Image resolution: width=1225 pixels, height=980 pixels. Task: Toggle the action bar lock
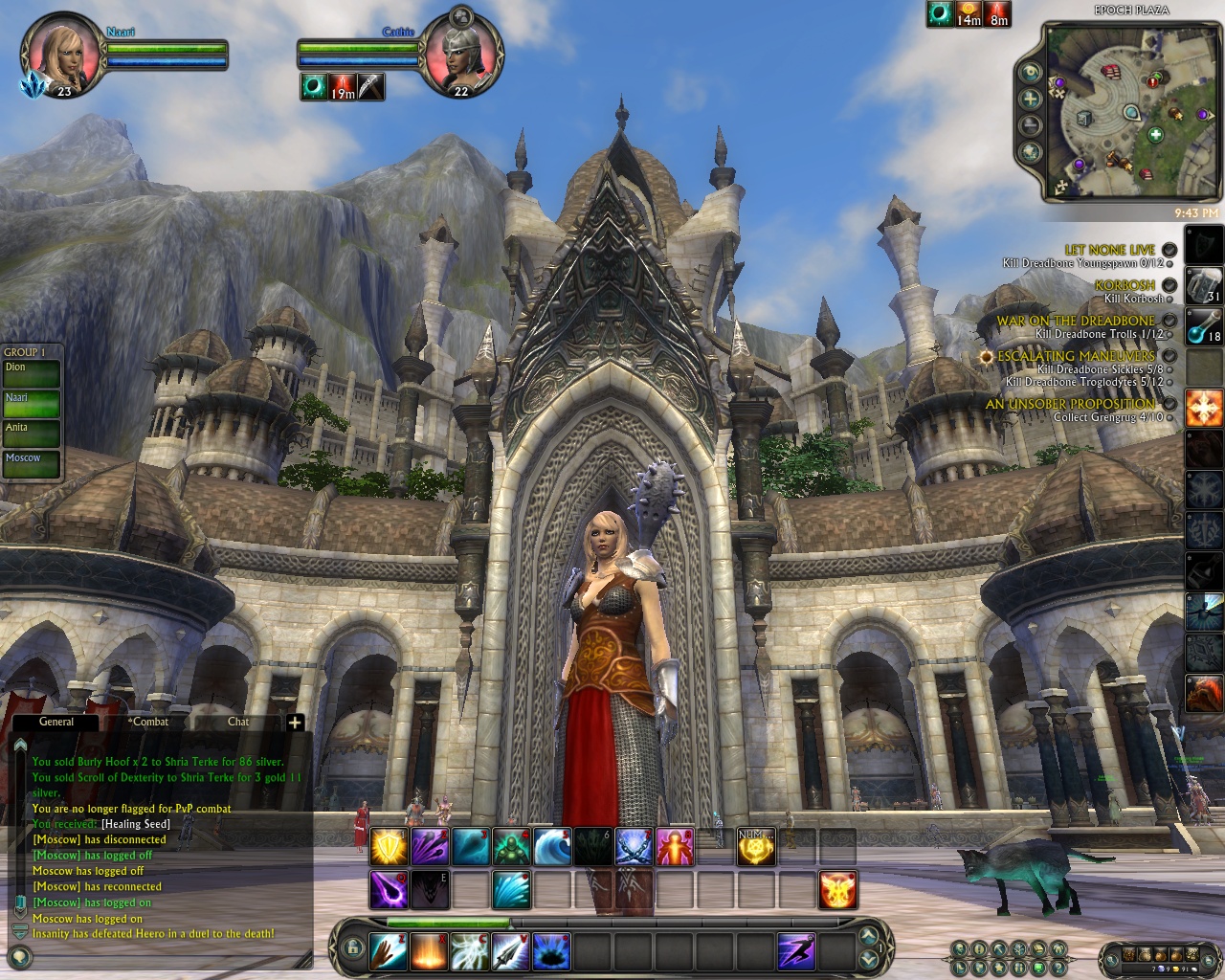point(353,948)
